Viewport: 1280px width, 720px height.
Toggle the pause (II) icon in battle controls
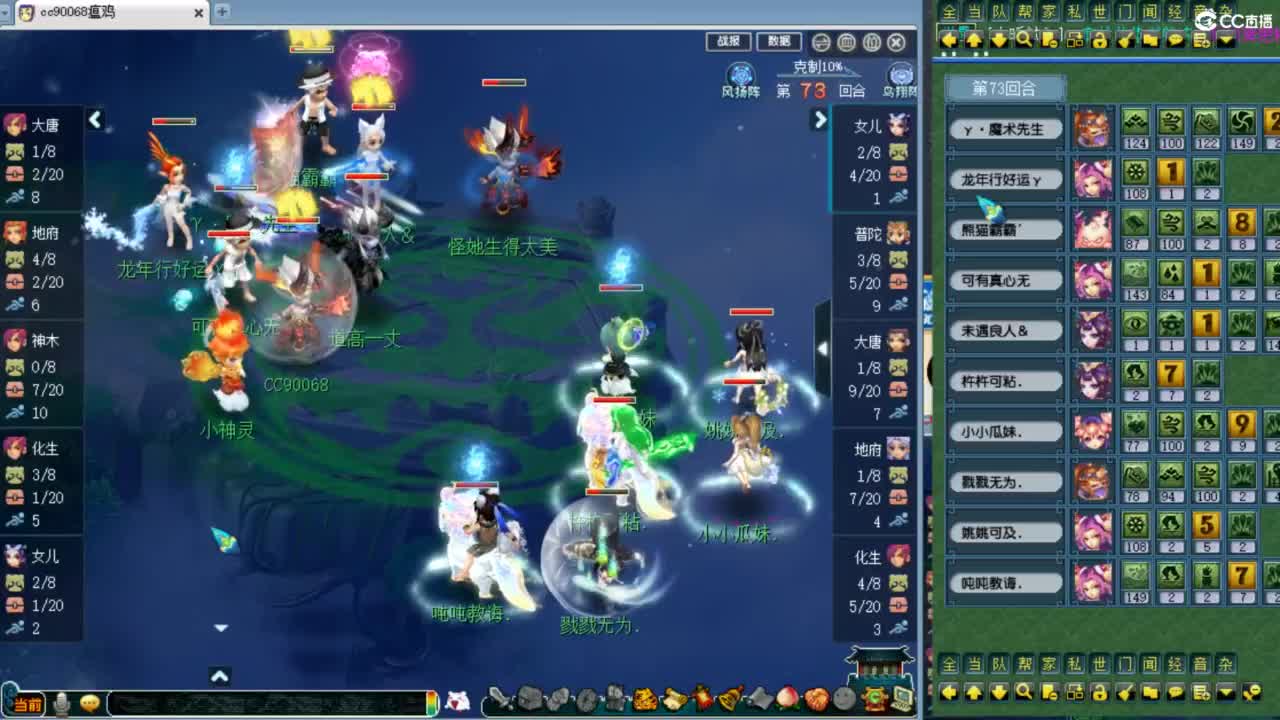tap(873, 43)
